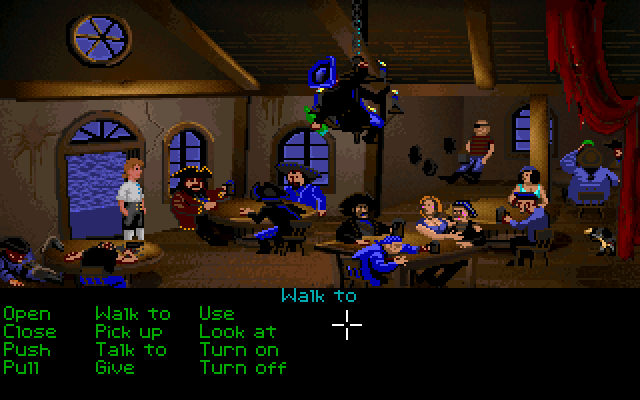Screen dimensions: 640x400
Task: Select the Give verb
Action: [x=114, y=367]
